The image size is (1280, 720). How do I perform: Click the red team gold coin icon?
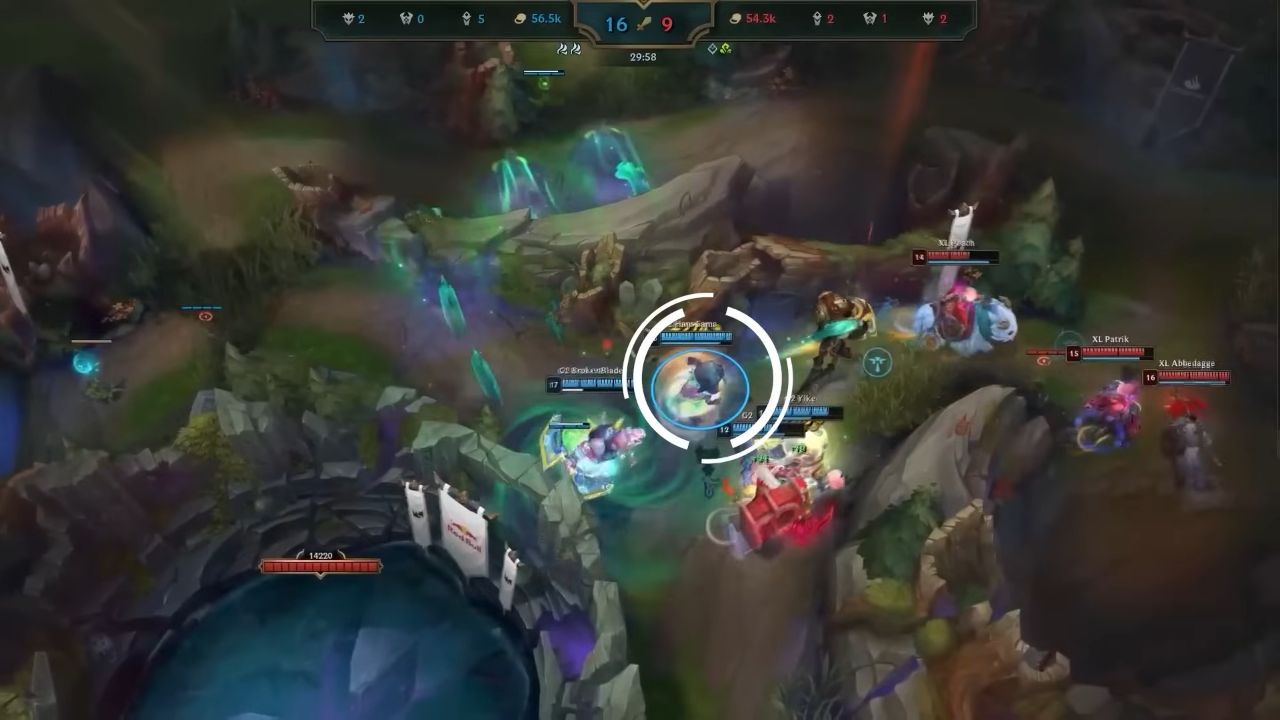click(x=737, y=18)
